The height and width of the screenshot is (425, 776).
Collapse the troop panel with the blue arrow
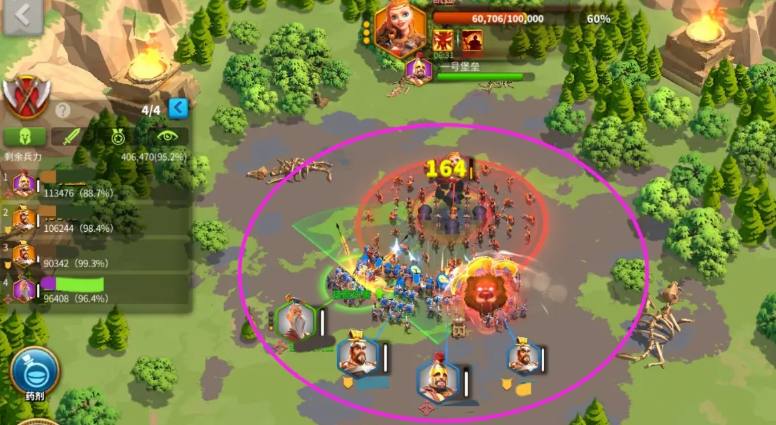pyautogui.click(x=178, y=108)
